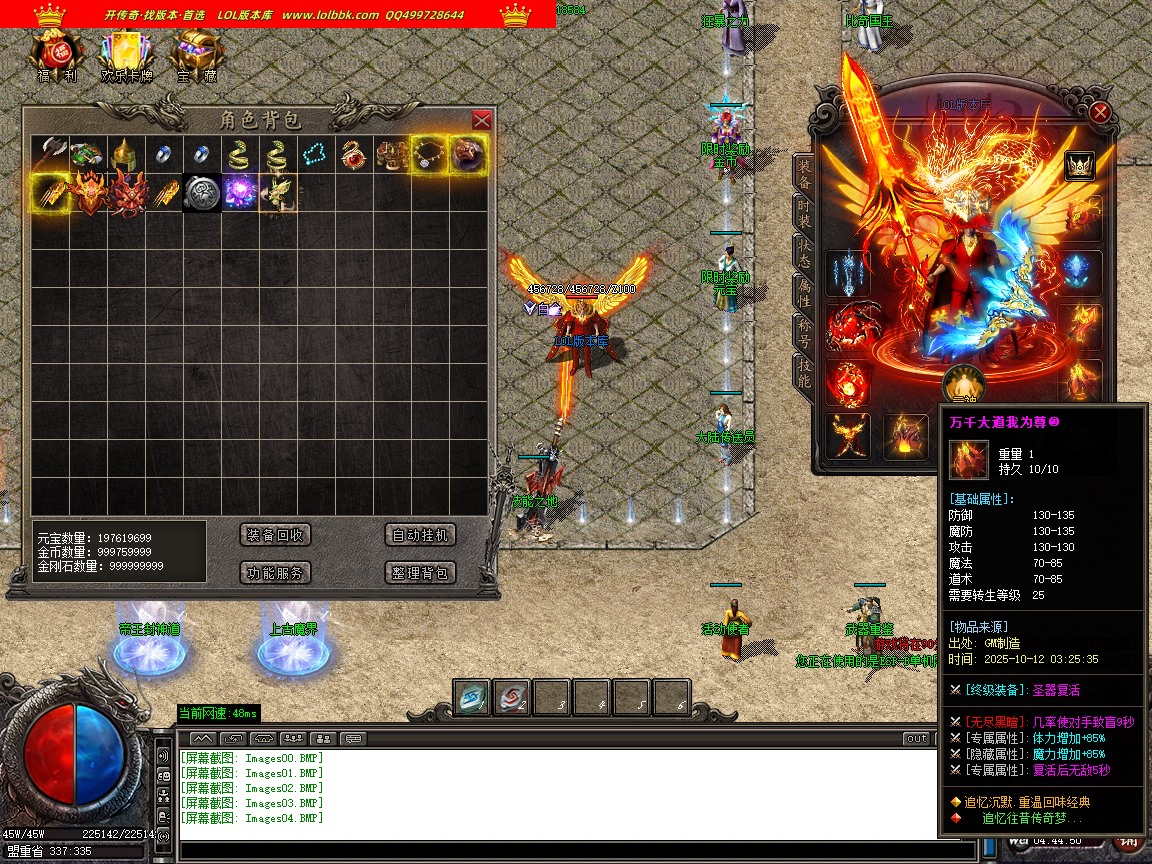Close the character backpack window

(481, 120)
